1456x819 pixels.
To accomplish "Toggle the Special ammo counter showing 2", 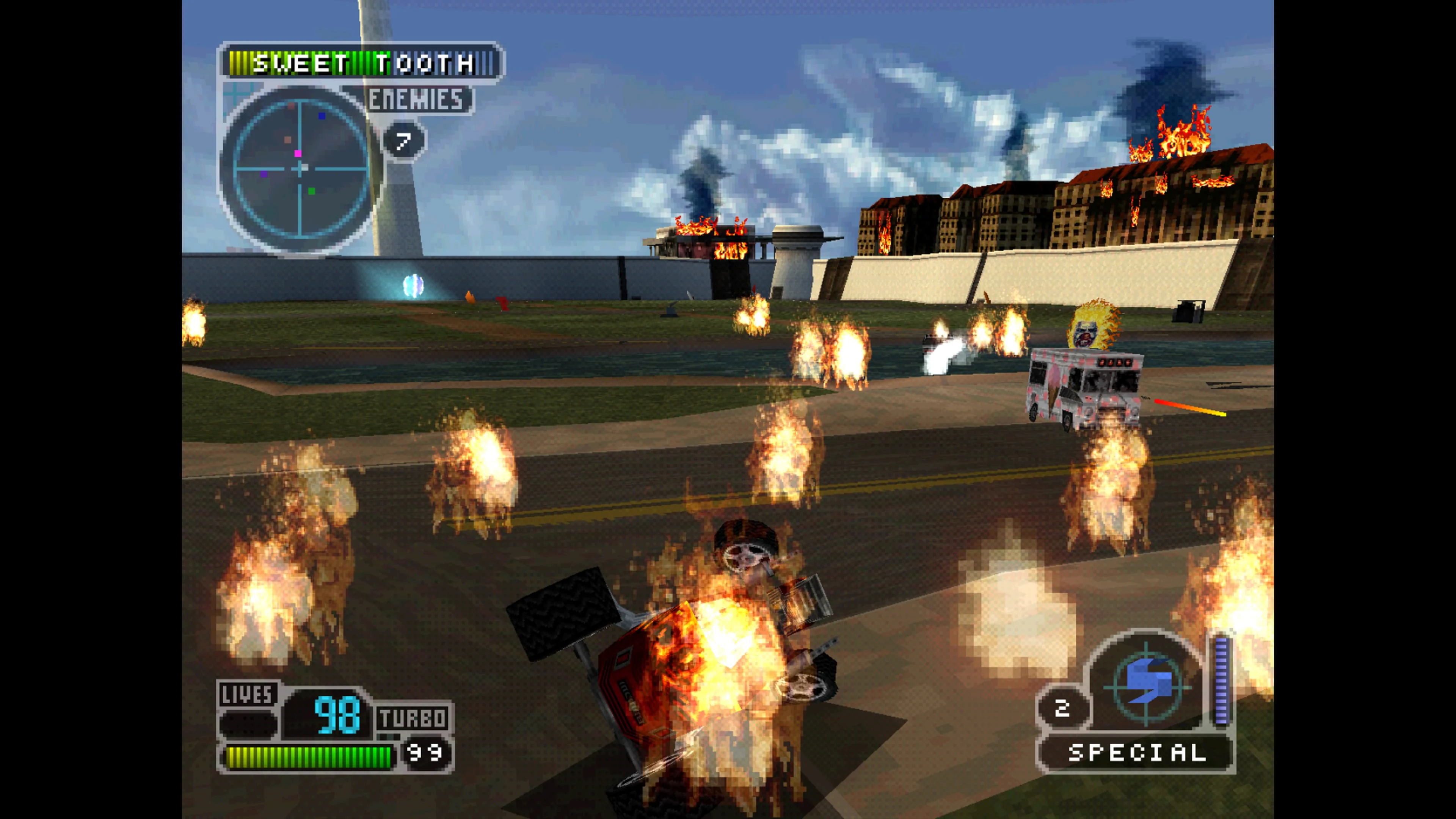I will click(1062, 706).
